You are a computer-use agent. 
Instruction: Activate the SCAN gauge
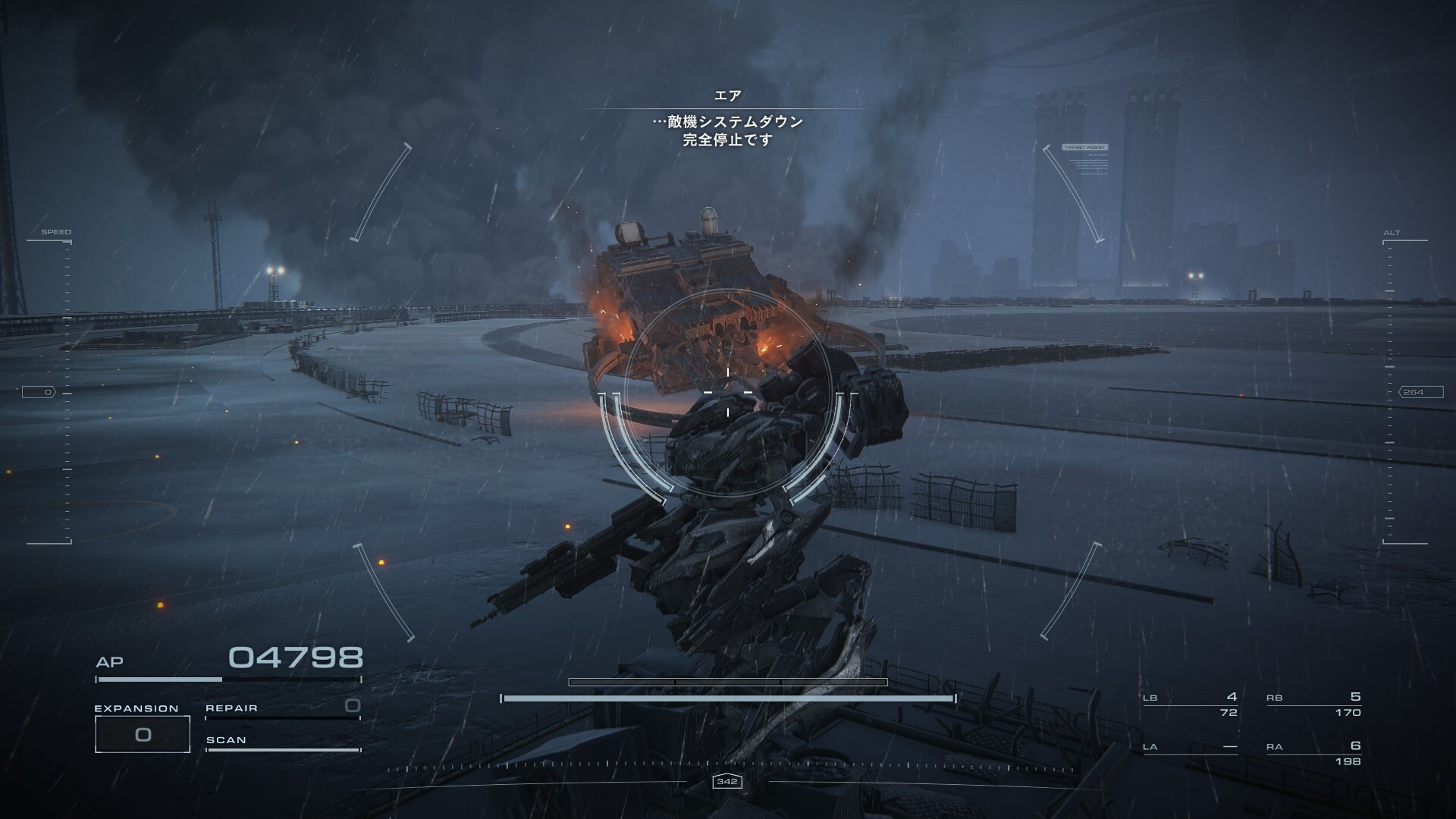pyautogui.click(x=282, y=743)
